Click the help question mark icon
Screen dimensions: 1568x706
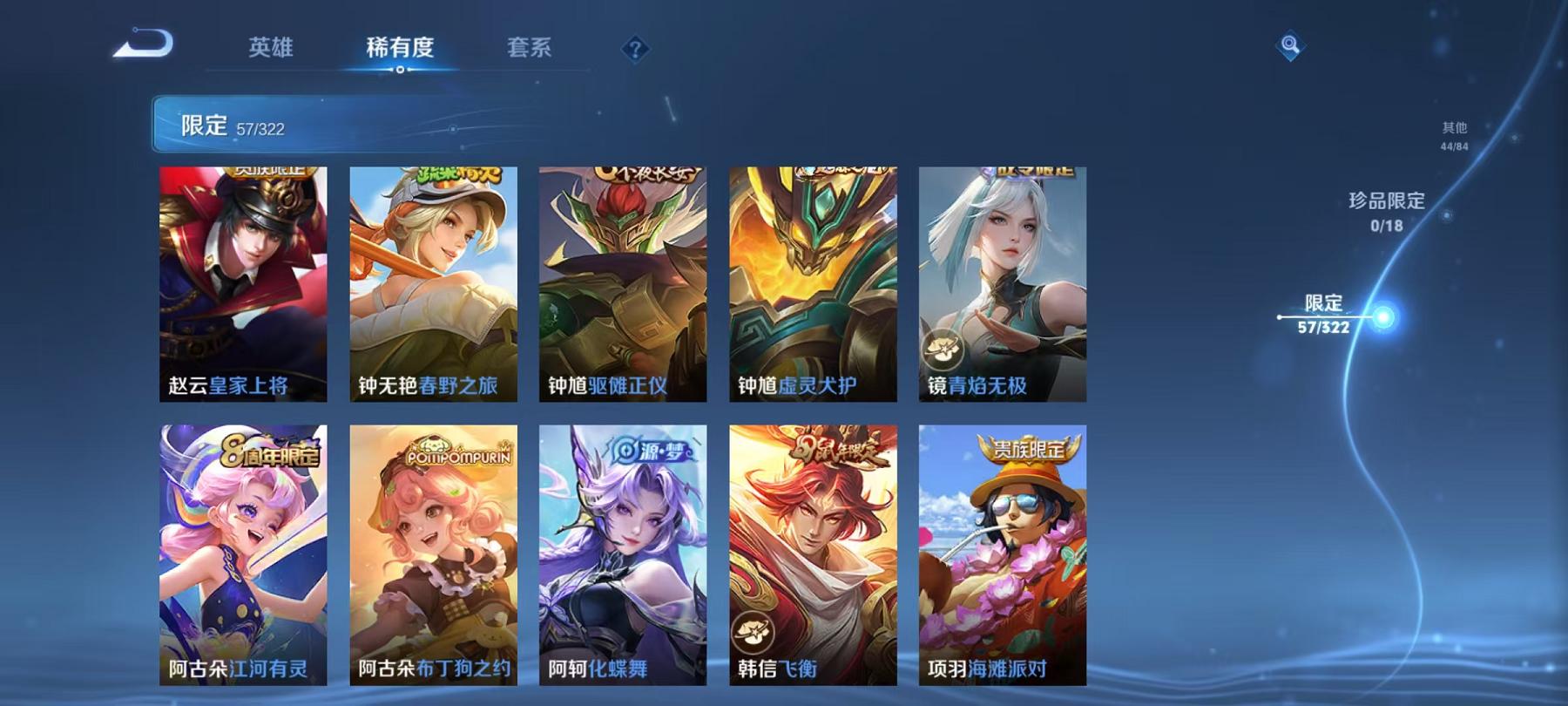tap(637, 50)
